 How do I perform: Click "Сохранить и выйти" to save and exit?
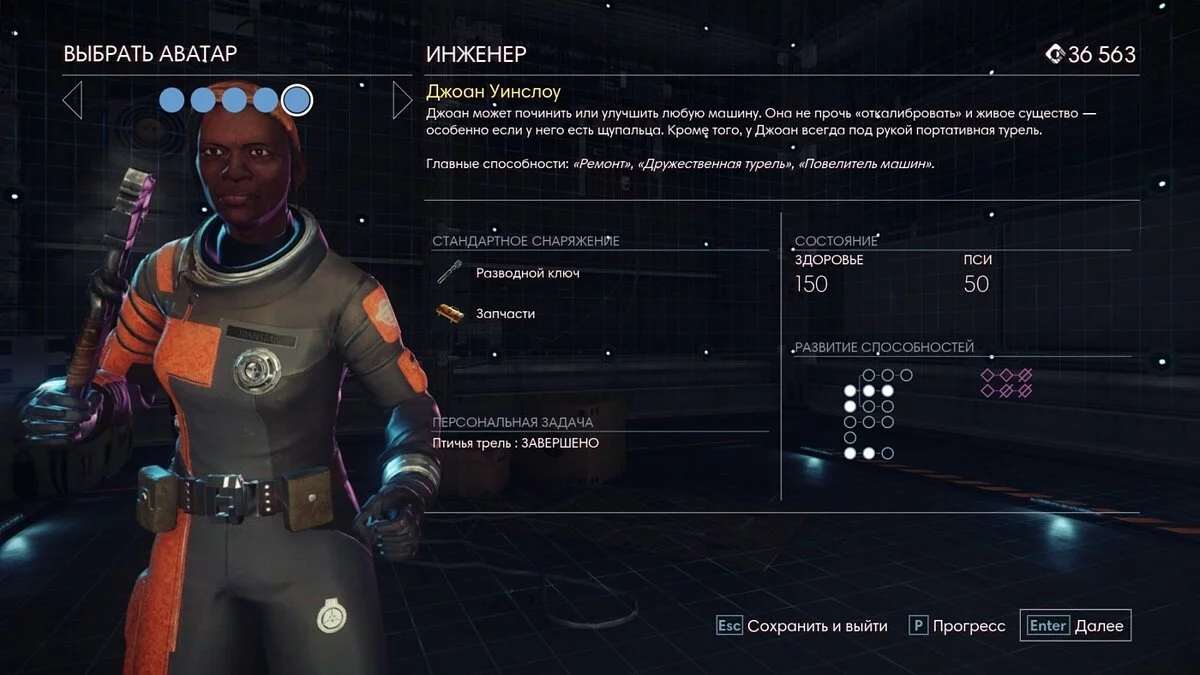[x=803, y=626]
